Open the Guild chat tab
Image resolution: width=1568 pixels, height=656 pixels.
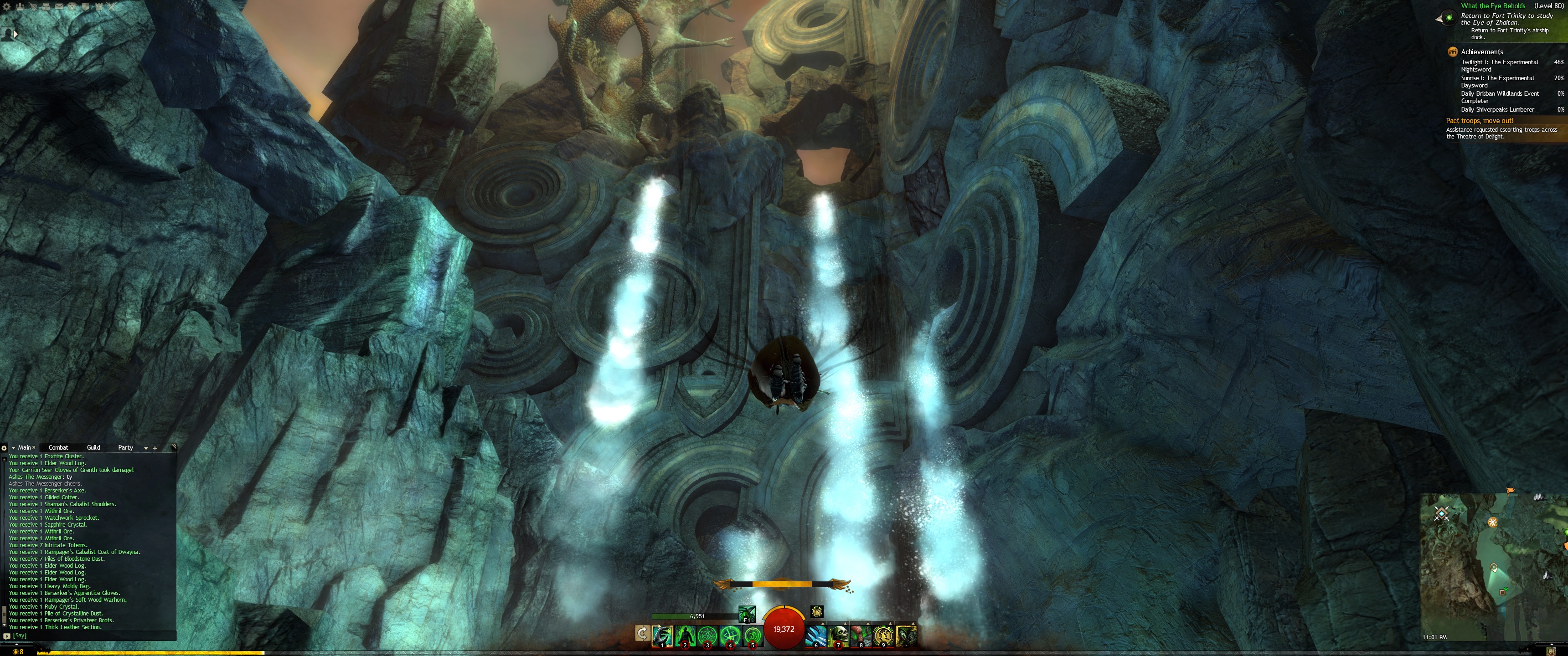93,447
